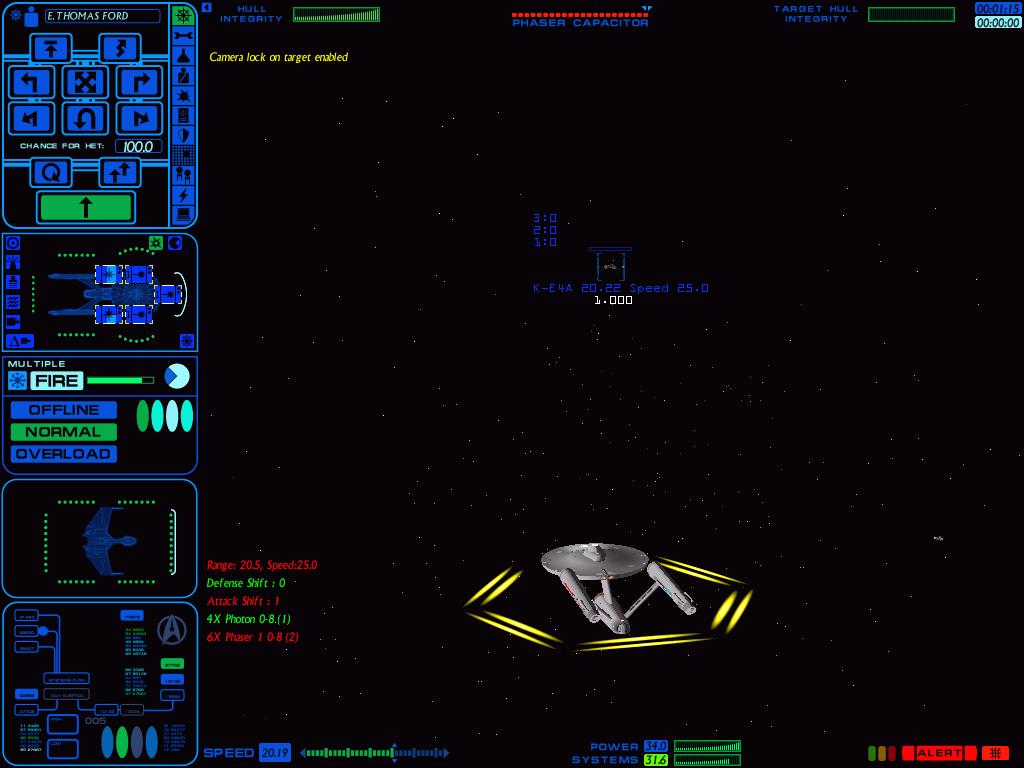The height and width of the screenshot is (768, 1024).
Task: Set weapons to OFFLINE mode
Action: 64,410
